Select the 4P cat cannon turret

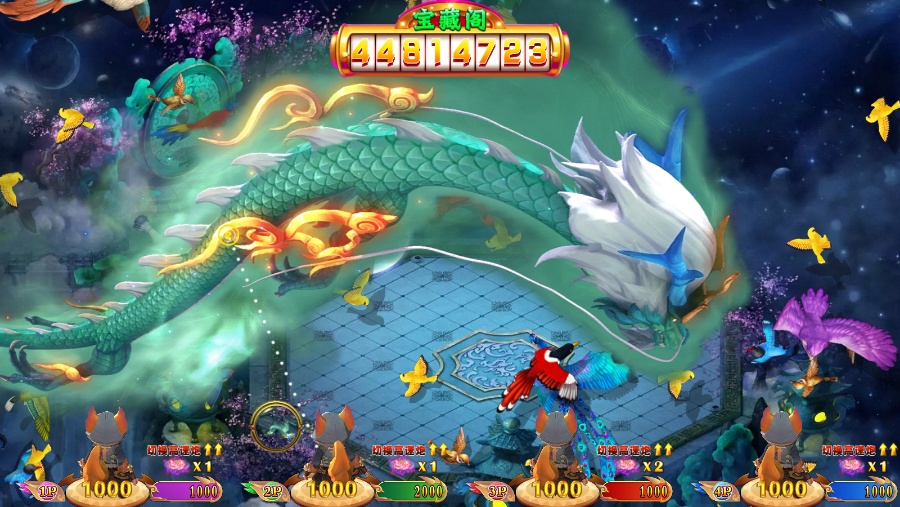point(781,443)
